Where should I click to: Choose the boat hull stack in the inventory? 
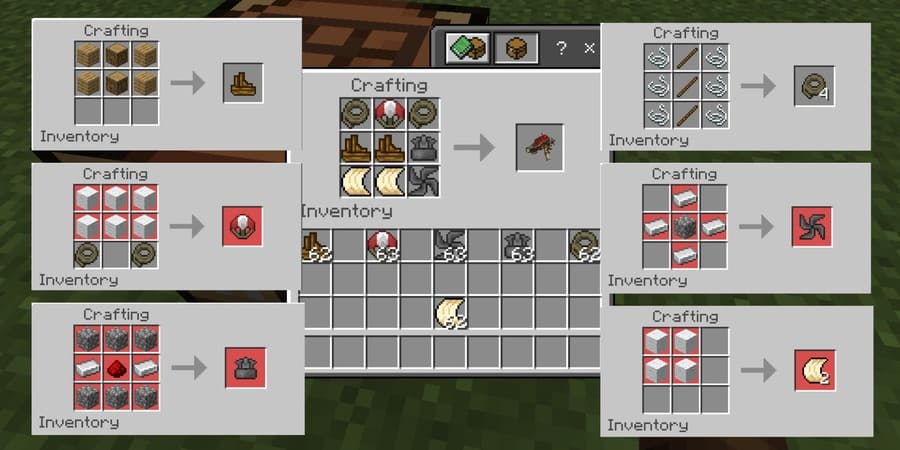pyautogui.click(x=315, y=244)
